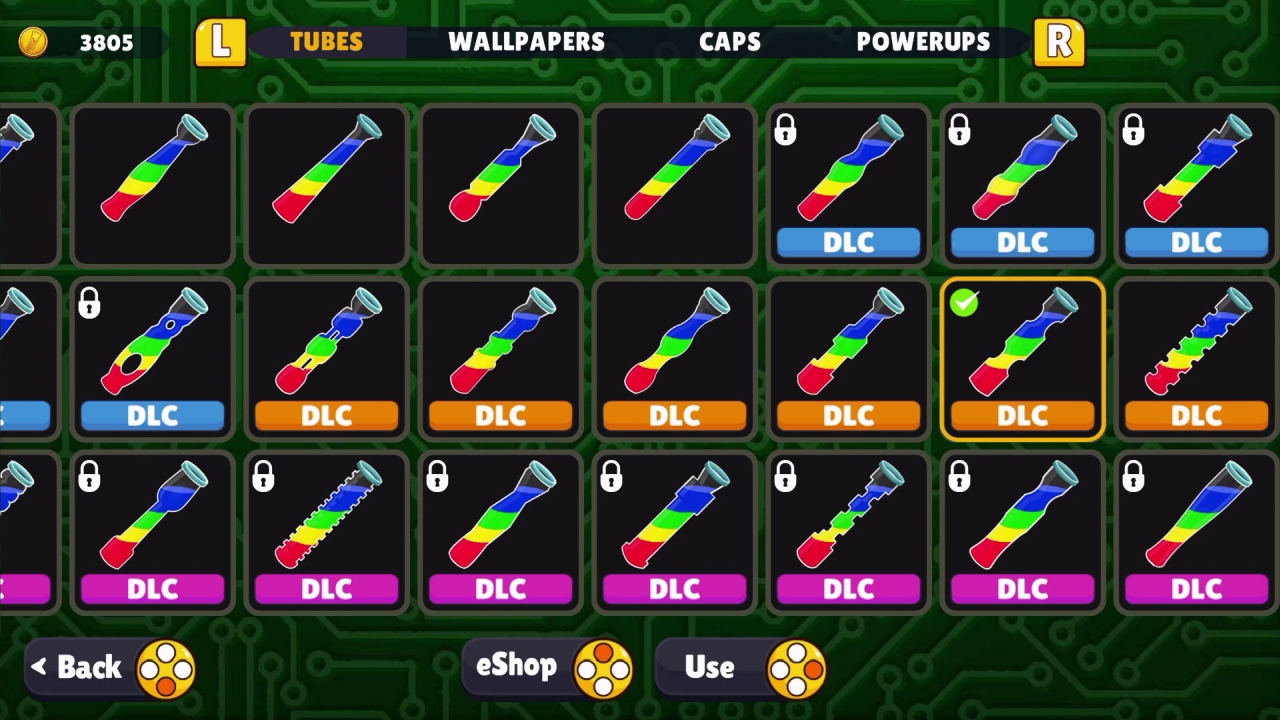Viewport: 1280px width, 720px height.
Task: Click the lock icon on the bulb-shaped tube
Action: [89, 303]
